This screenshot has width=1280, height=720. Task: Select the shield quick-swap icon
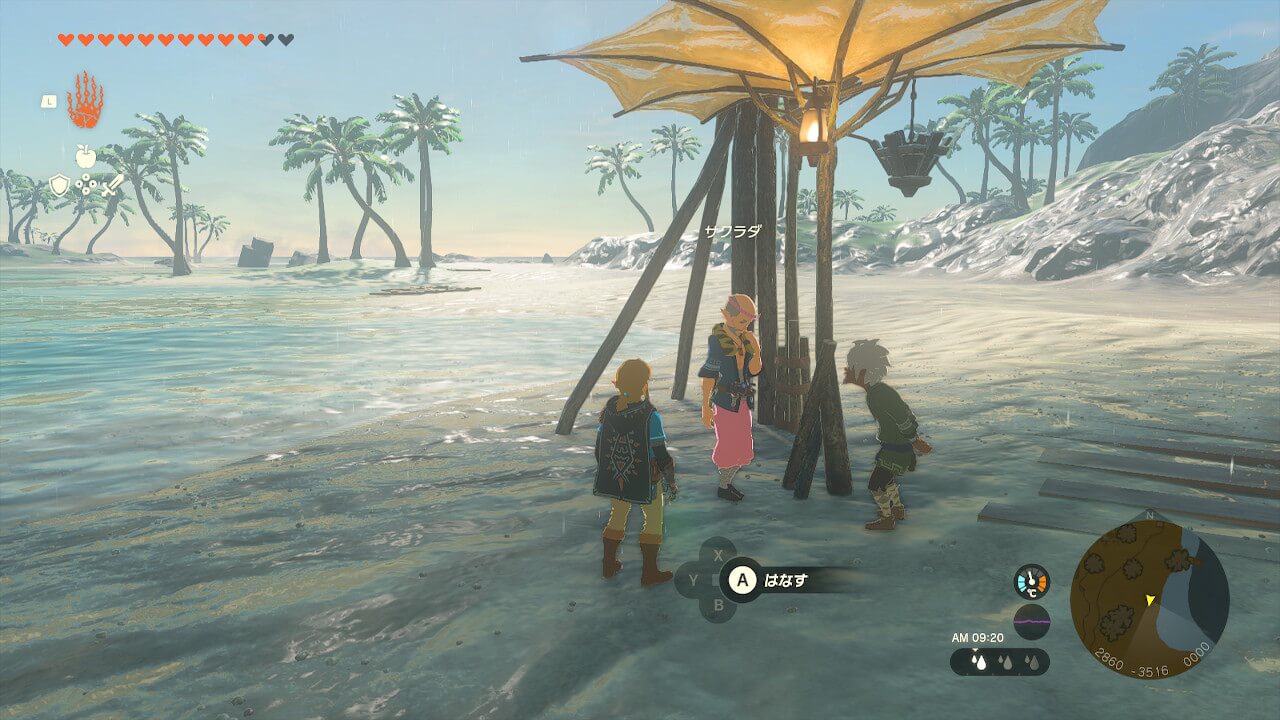click(60, 185)
